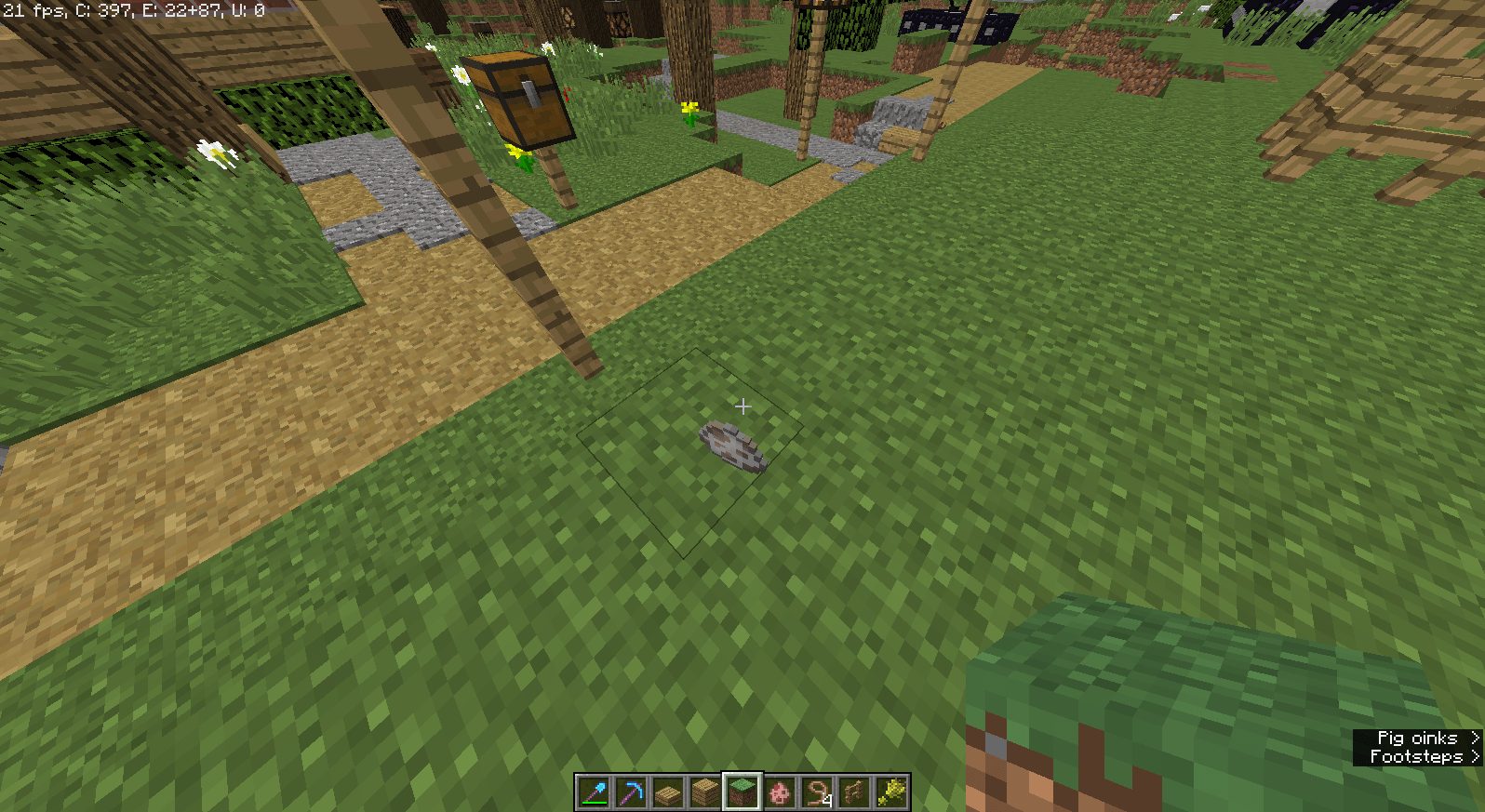Click the 'Footsteps' subtitle entry
The width and height of the screenshot is (1485, 812).
(x=1416, y=755)
